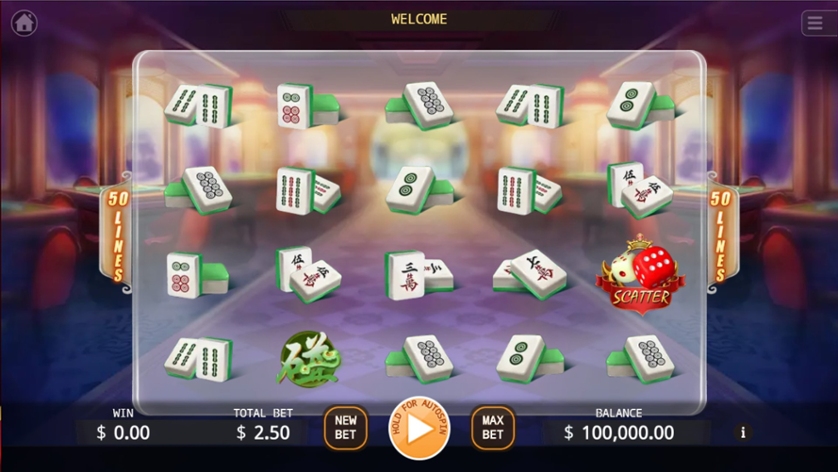Set the Max Bet
The height and width of the screenshot is (472, 838).
492,427
